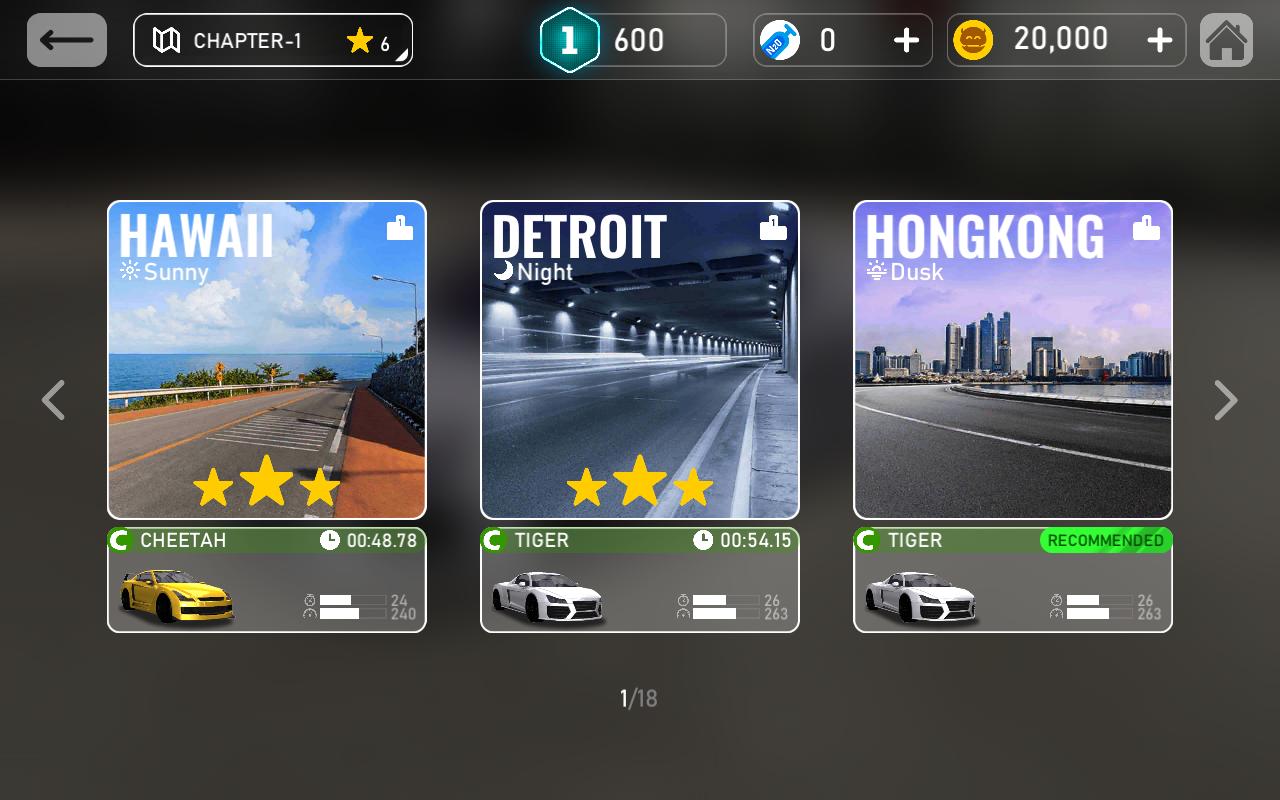Image resolution: width=1280 pixels, height=800 pixels.
Task: Click the thumbs-up icon on Detroit
Action: tap(773, 228)
